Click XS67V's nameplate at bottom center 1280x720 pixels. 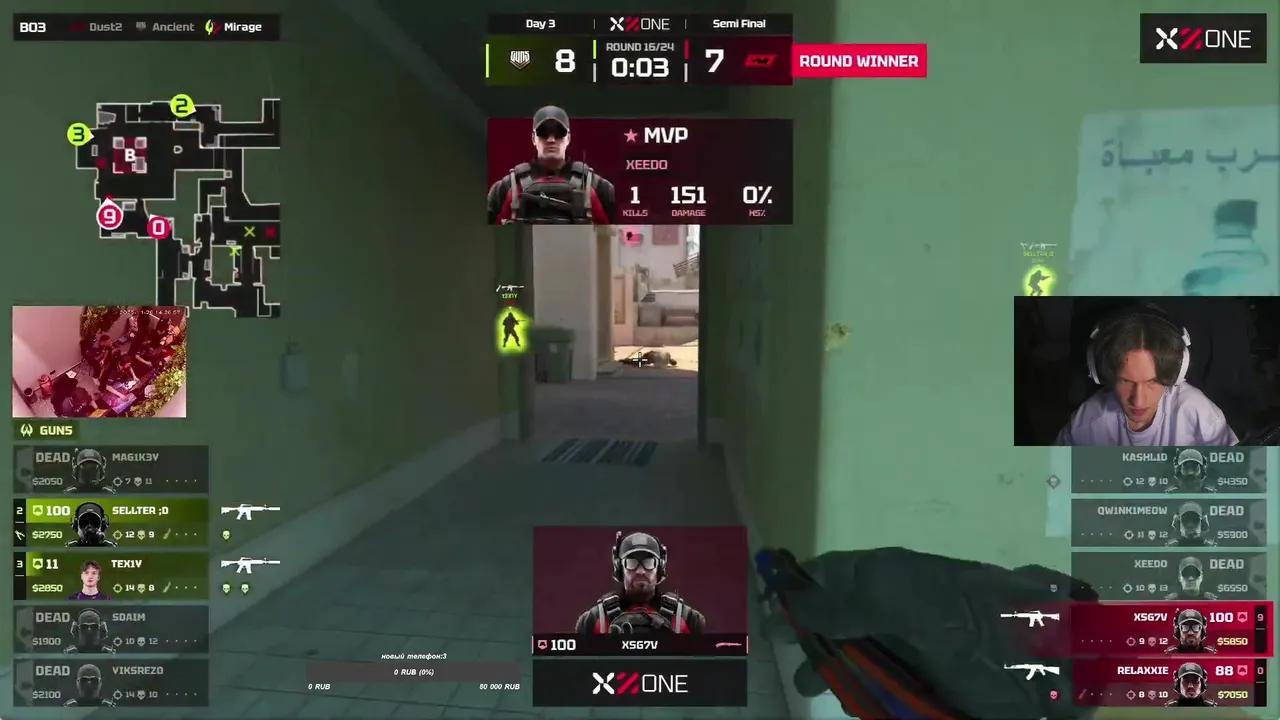[x=640, y=645]
